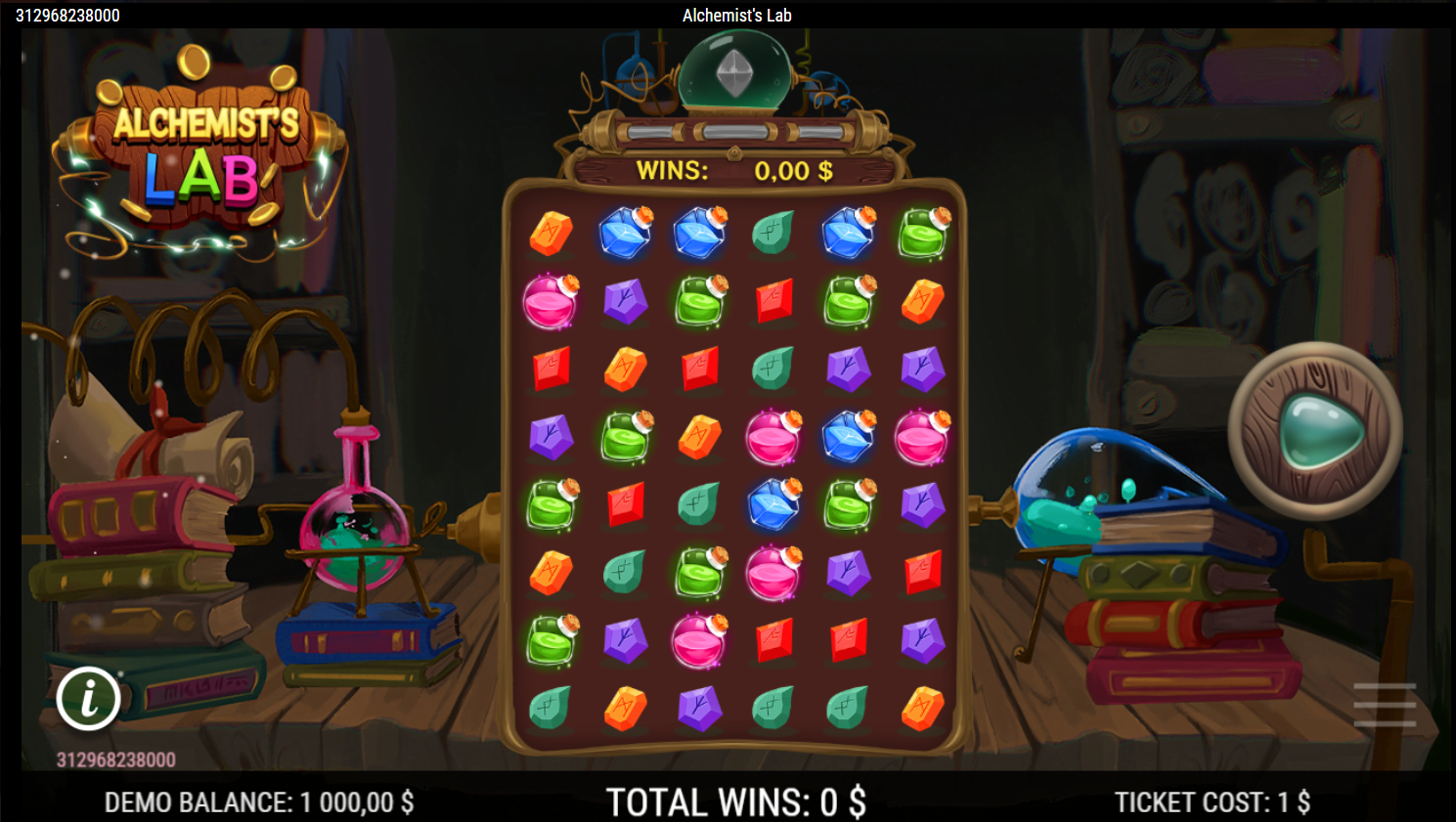Open the hamburger options menu

1385,704
